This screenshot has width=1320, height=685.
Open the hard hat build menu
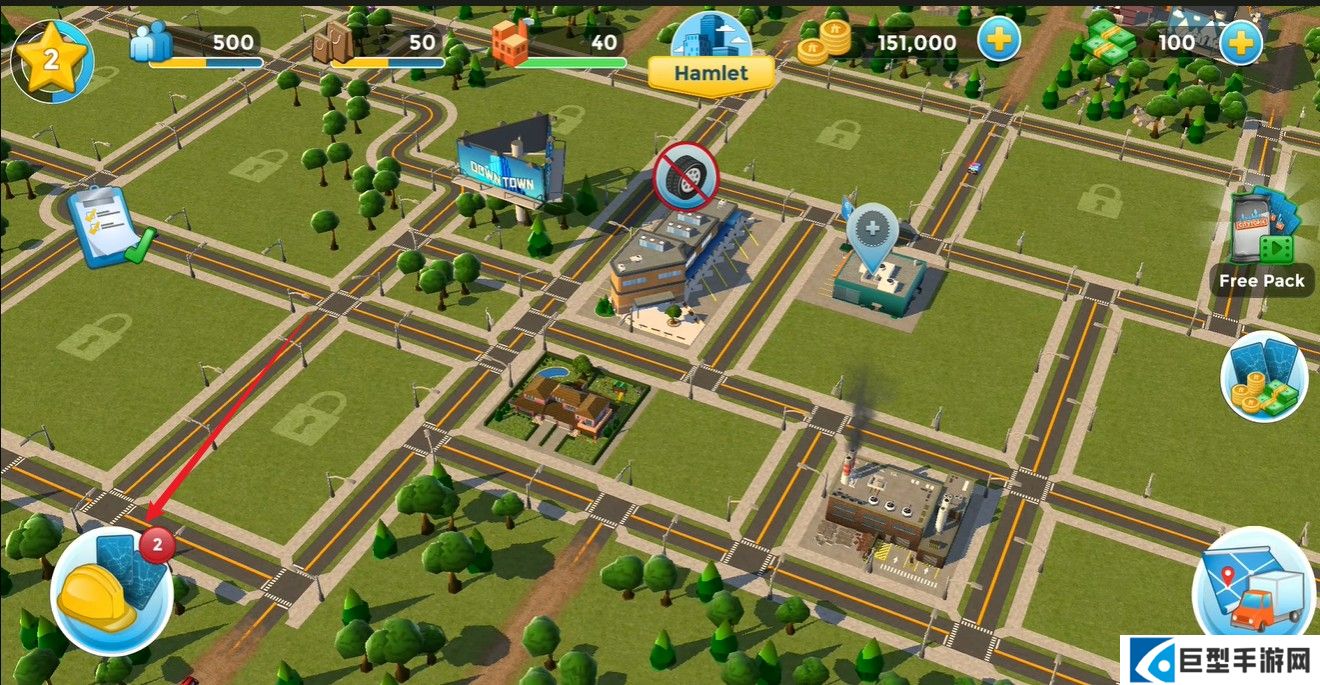pos(110,589)
